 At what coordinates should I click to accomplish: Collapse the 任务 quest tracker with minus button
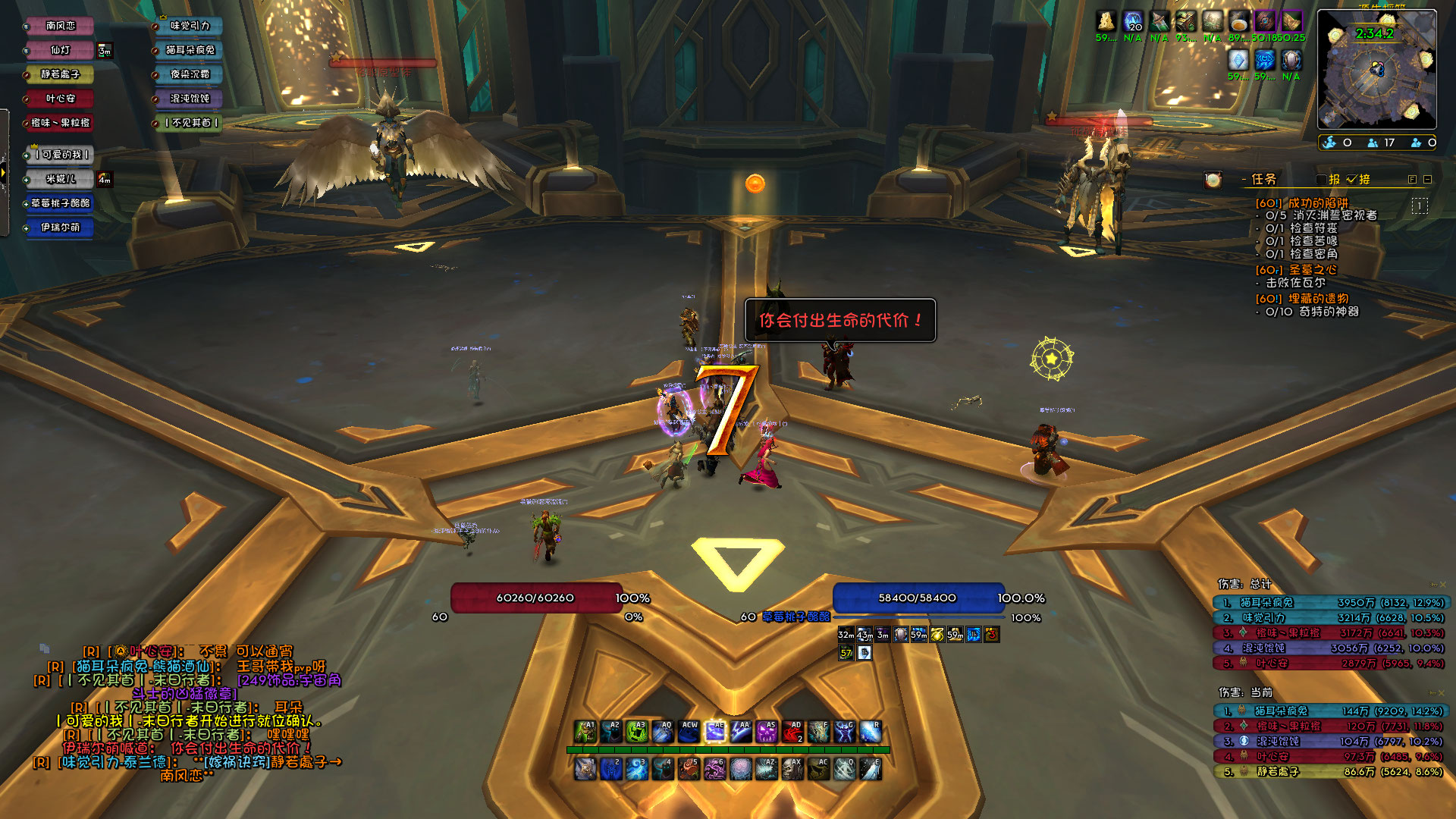[x=1427, y=180]
